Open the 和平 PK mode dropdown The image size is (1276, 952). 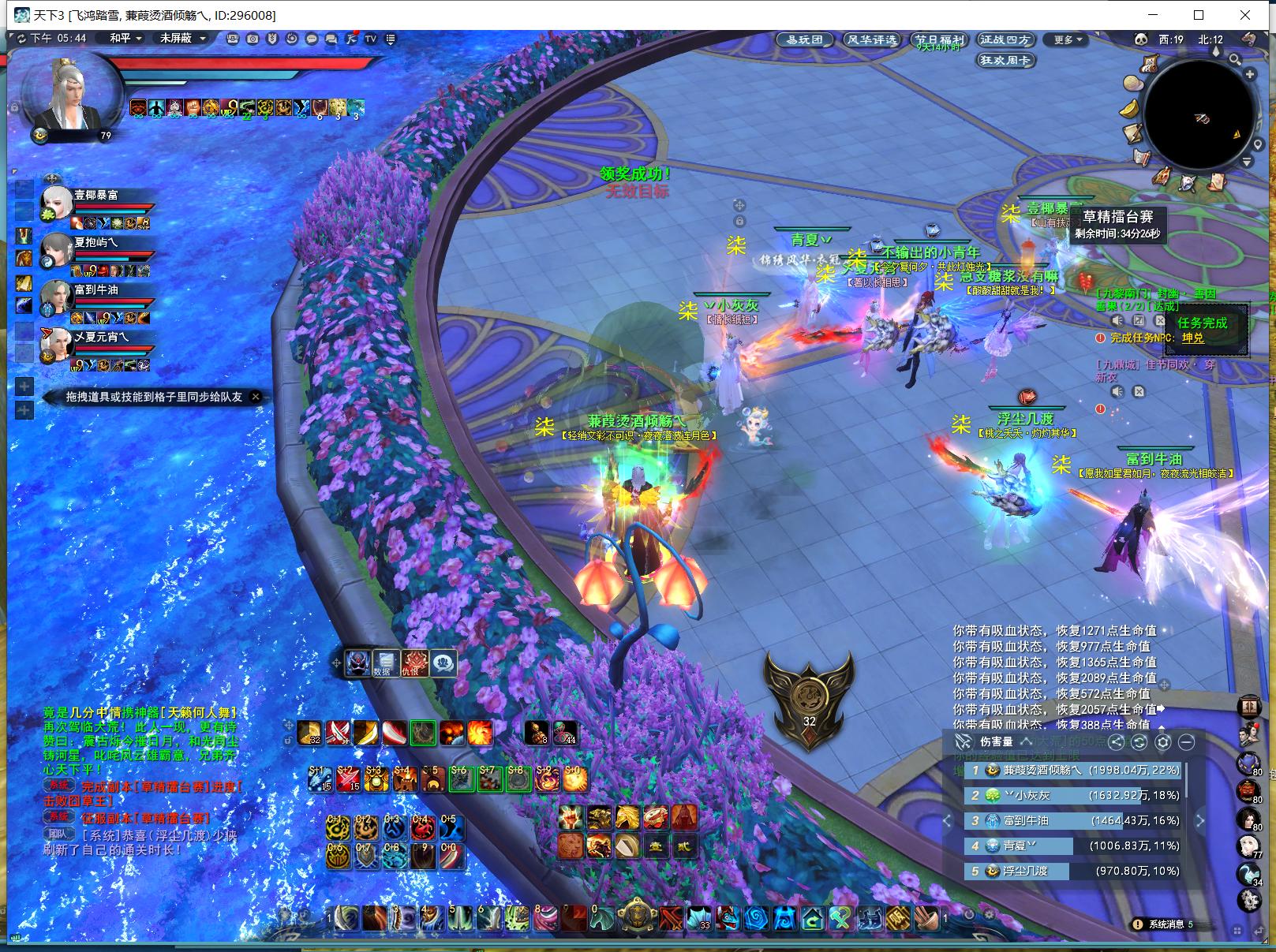125,38
